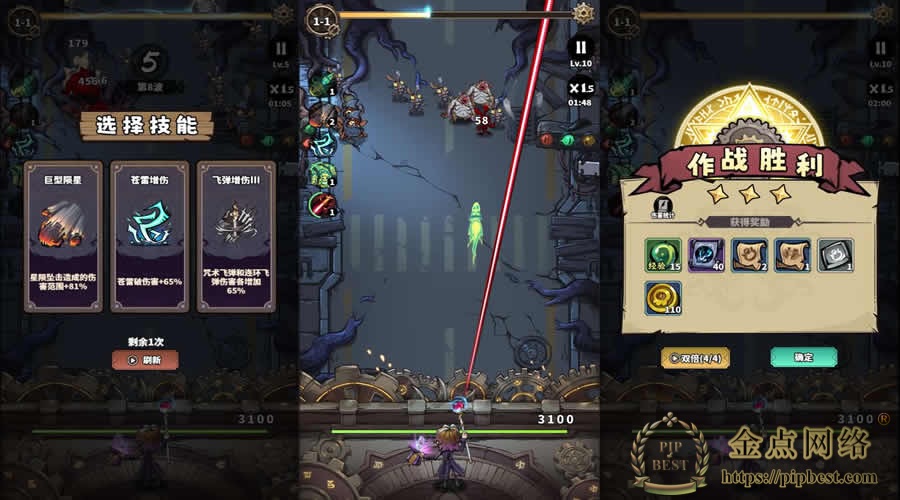The image size is (900, 500).
Task: Click the 刷新 refresh button
Action: (145, 360)
